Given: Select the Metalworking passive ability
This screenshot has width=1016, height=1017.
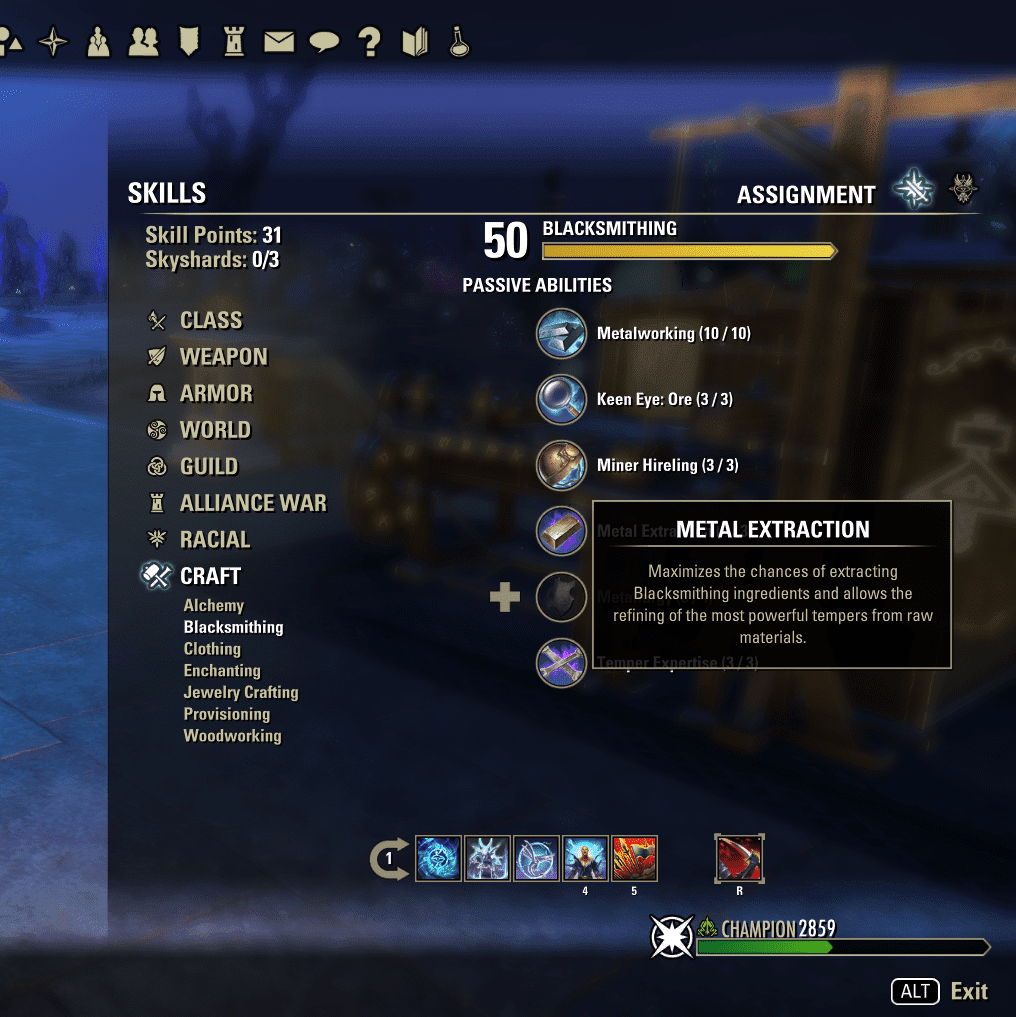Looking at the screenshot, I should (562, 333).
